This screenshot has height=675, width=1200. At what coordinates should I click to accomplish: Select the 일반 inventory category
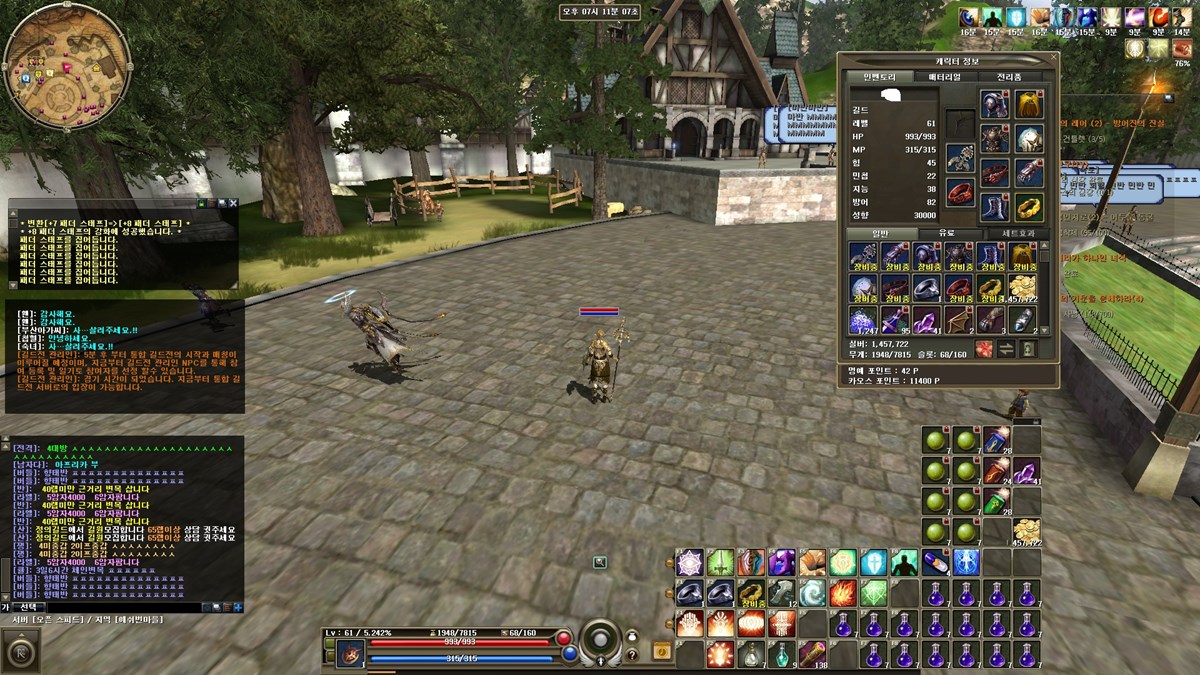coord(880,233)
